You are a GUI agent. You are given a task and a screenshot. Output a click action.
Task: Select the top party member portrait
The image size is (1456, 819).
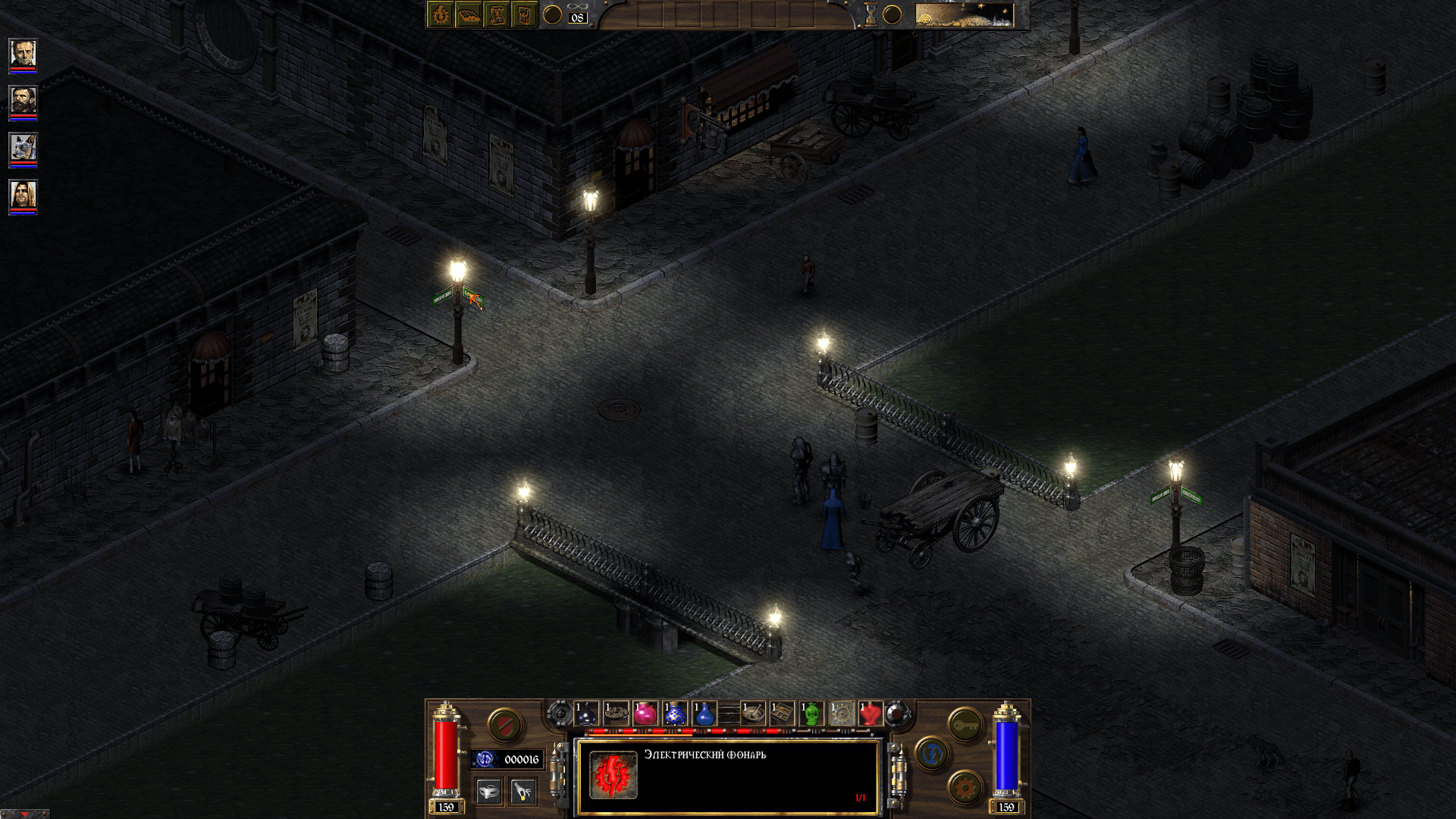click(x=23, y=53)
